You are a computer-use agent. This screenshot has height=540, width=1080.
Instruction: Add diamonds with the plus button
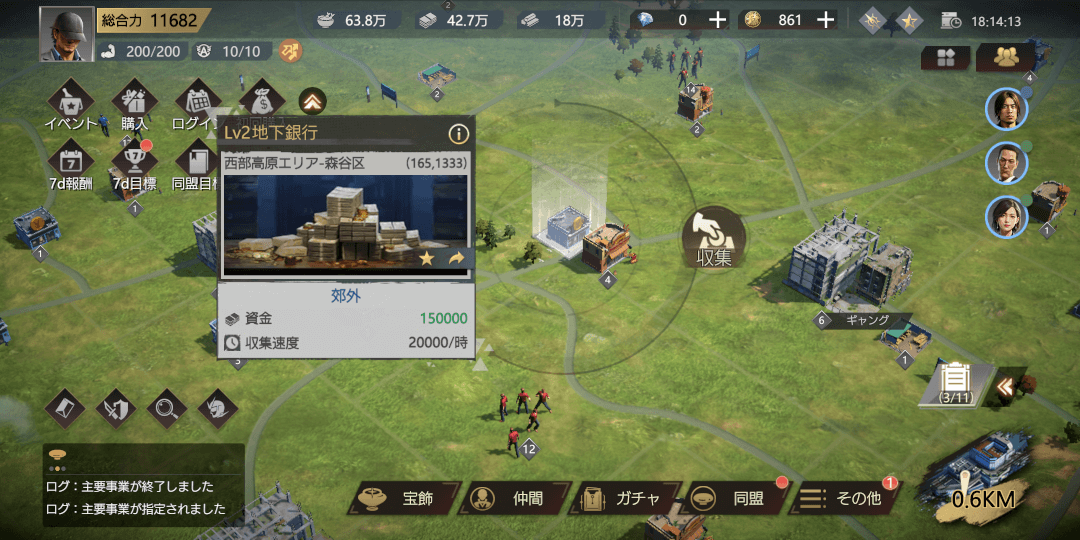point(718,20)
